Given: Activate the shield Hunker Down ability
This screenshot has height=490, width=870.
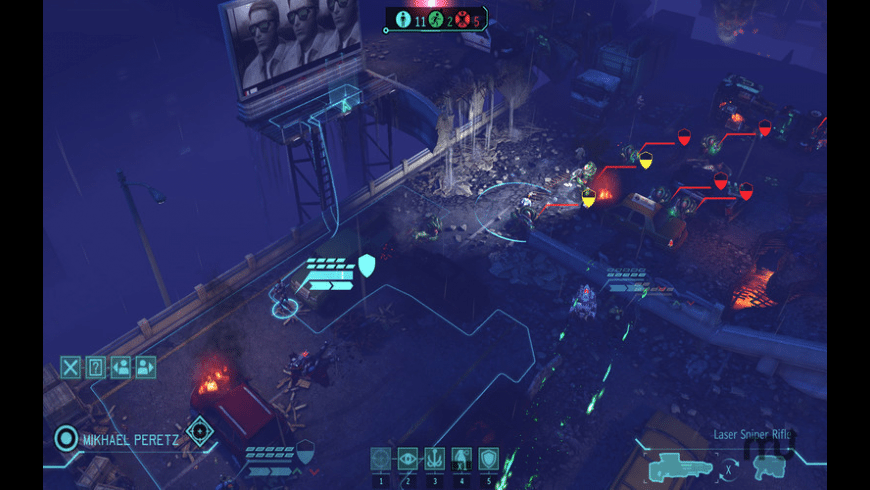Looking at the screenshot, I should coord(488,458).
